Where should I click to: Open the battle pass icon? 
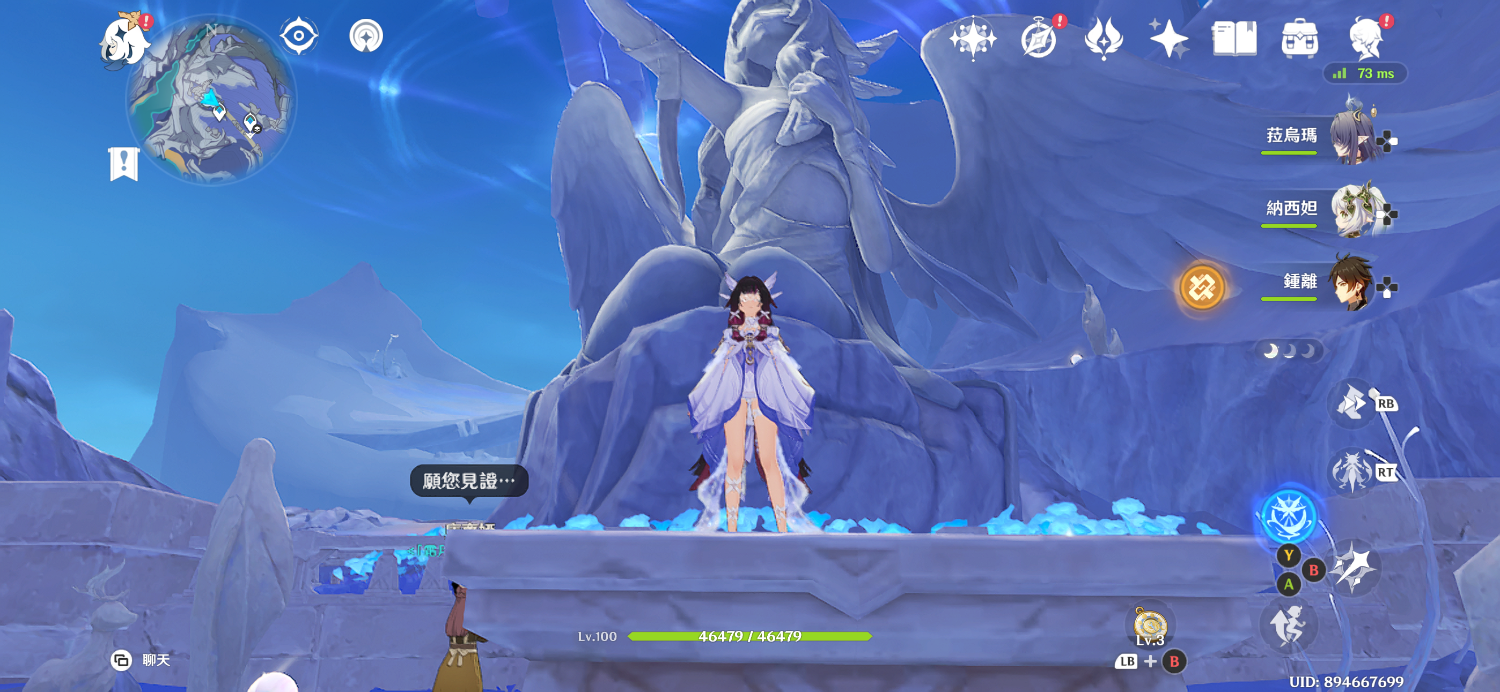click(x=1103, y=39)
